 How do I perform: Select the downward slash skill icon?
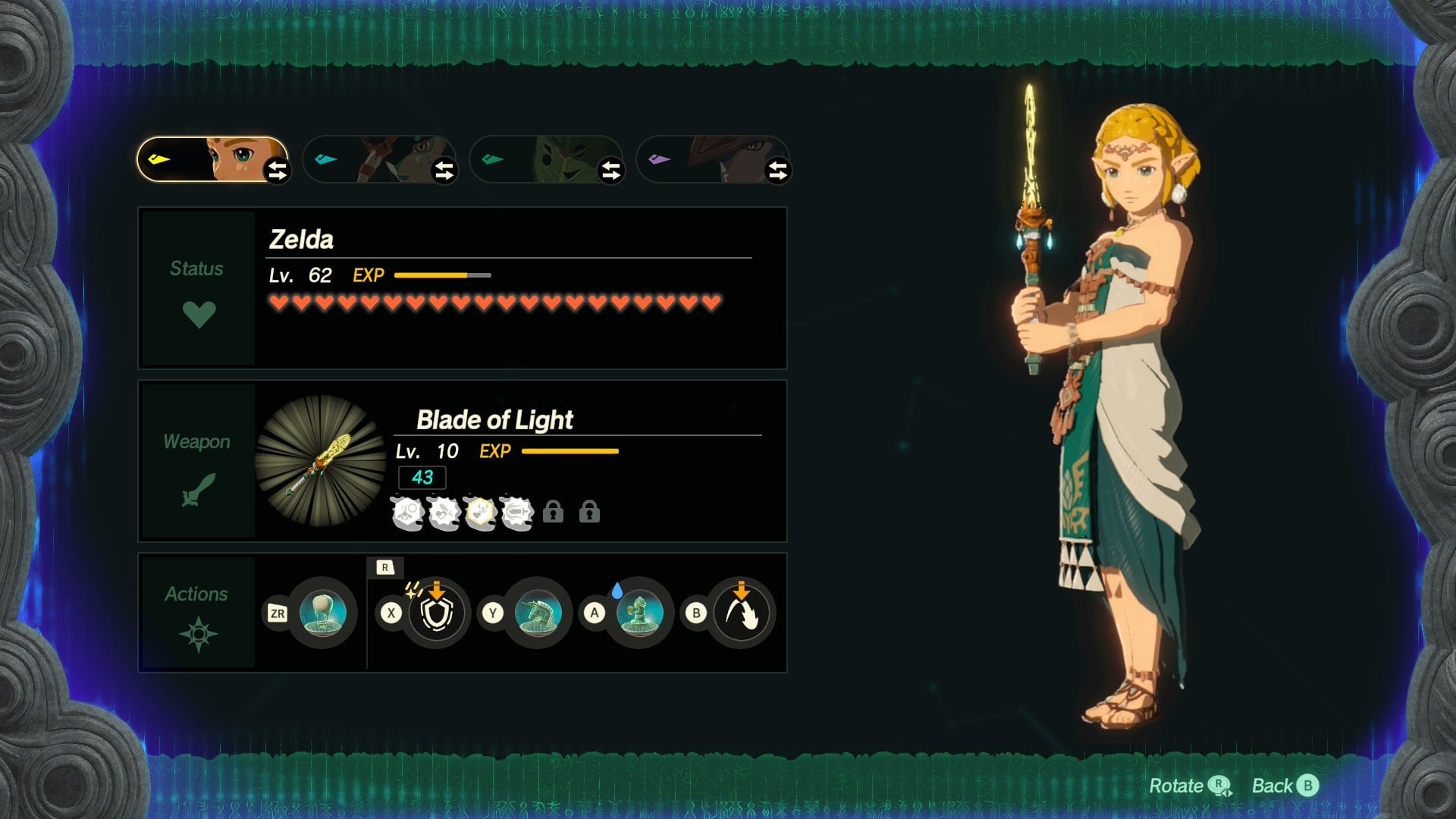pos(742,613)
